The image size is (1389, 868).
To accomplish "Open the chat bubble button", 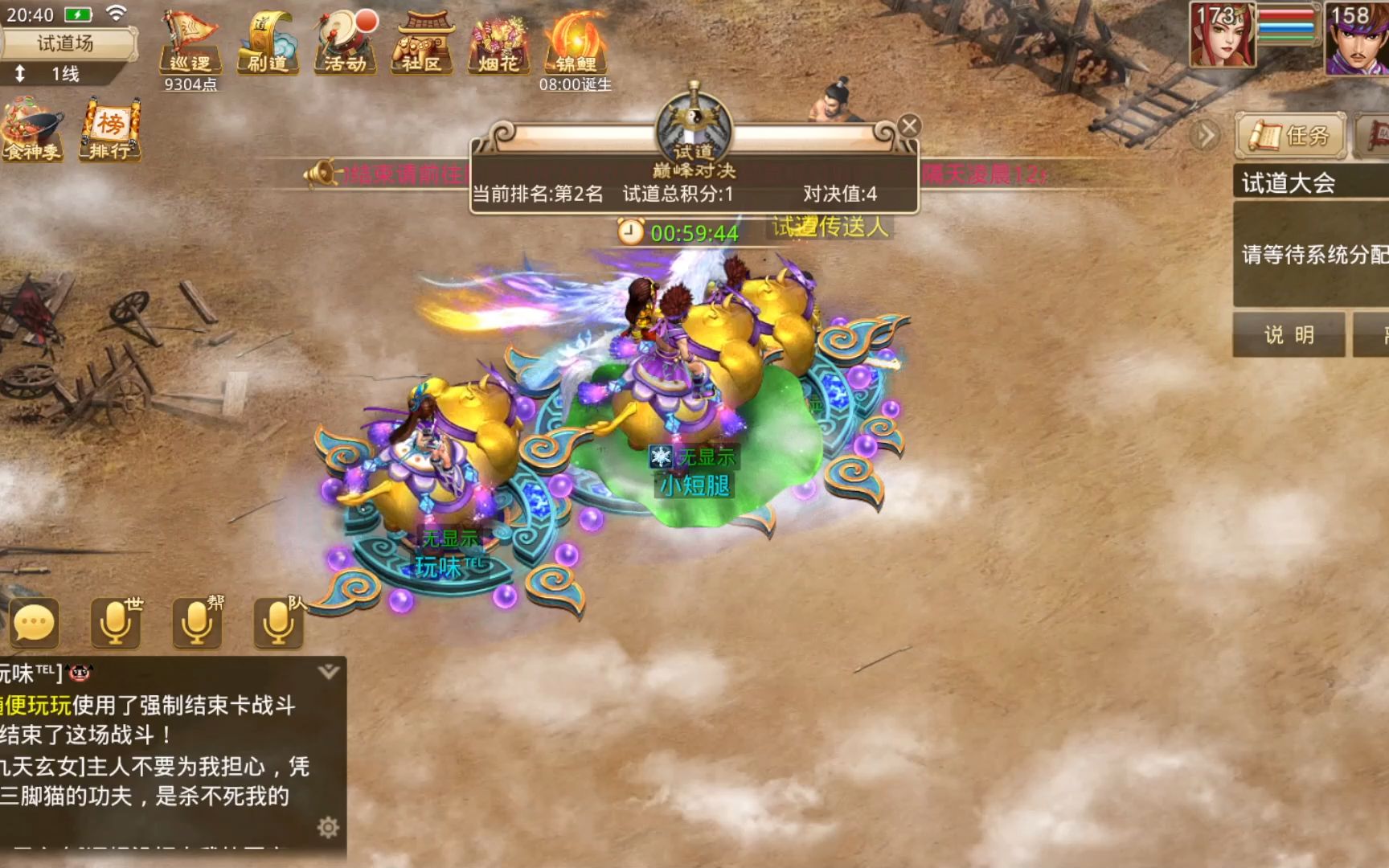I will [x=34, y=623].
